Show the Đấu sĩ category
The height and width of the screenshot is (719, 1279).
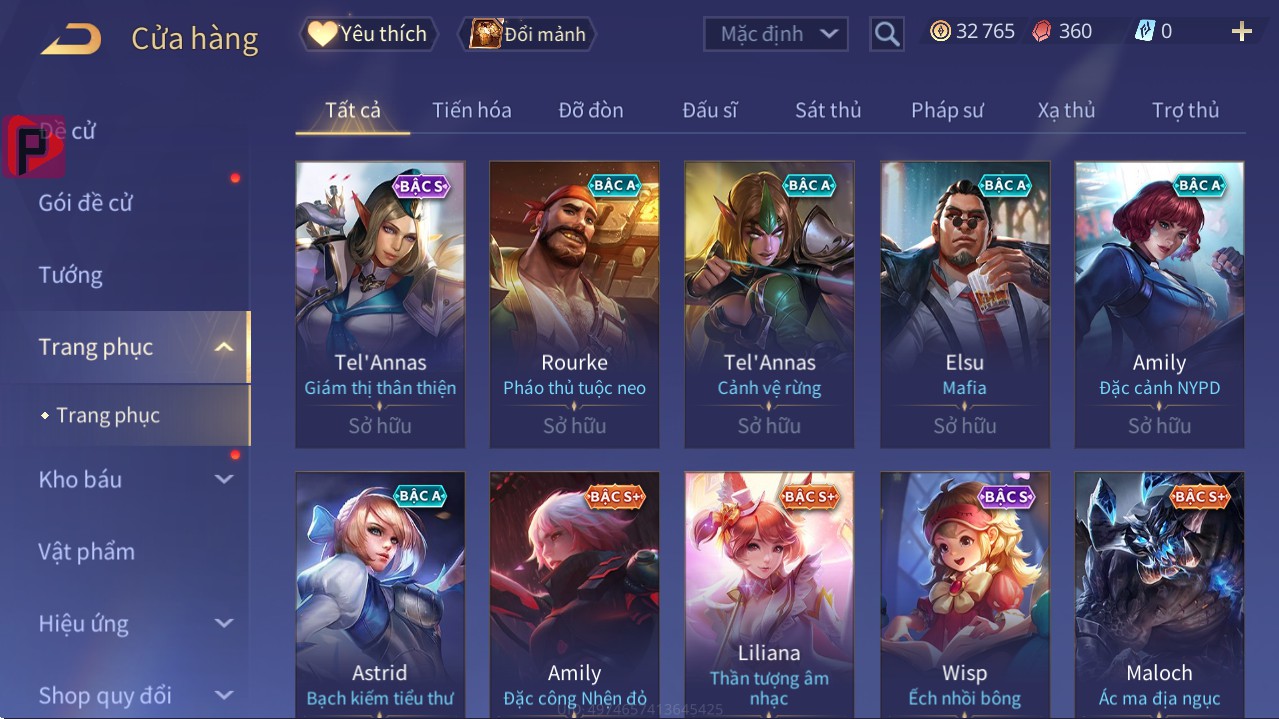pyautogui.click(x=710, y=110)
